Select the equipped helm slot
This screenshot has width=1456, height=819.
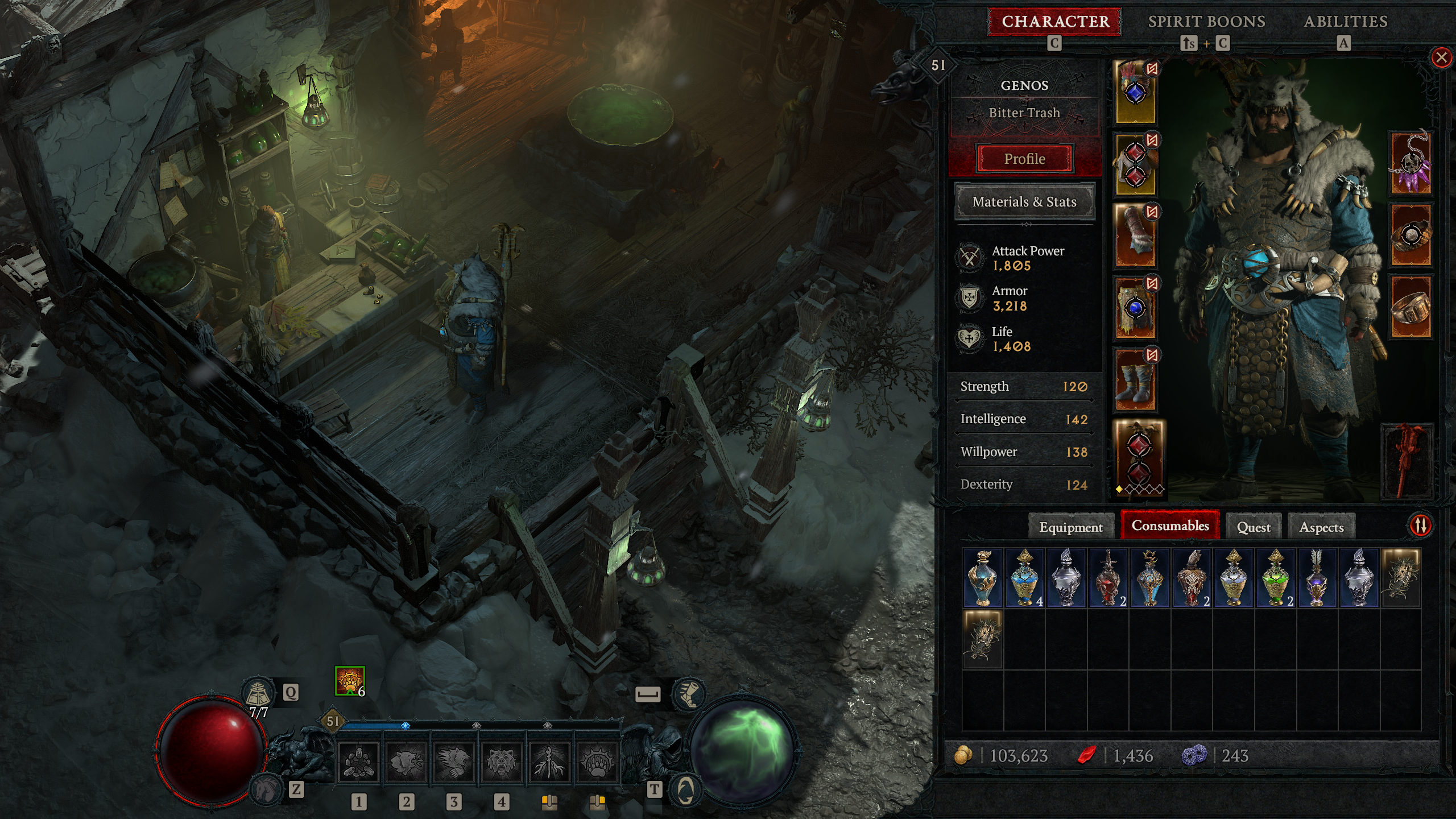point(1136,92)
